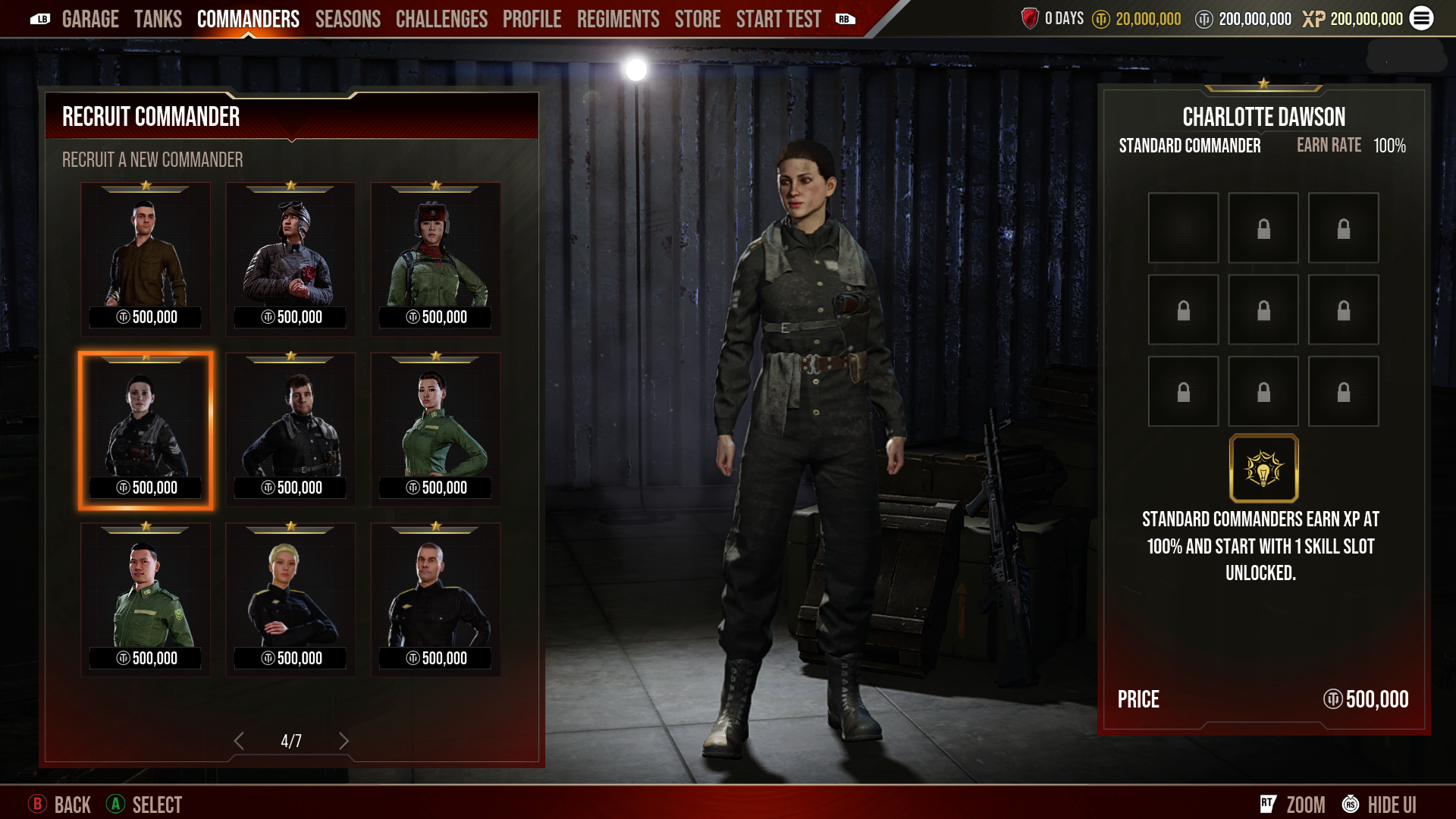Go back to the previous commander page
The image size is (1456, 819).
[240, 740]
